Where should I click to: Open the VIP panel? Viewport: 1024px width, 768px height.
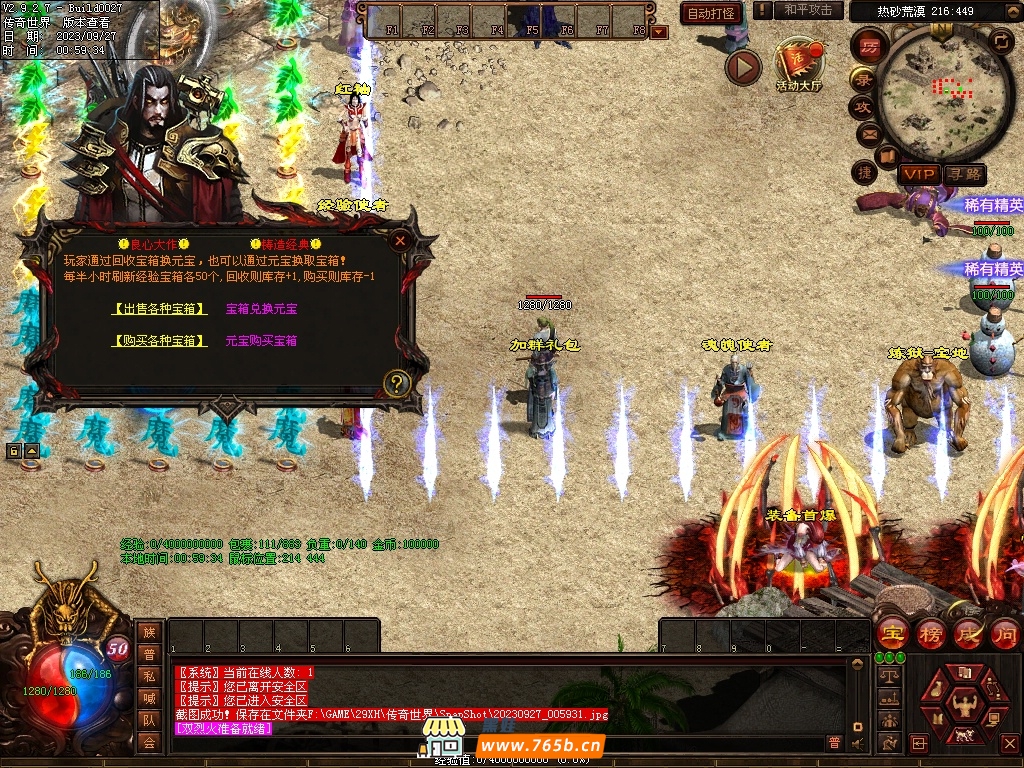(x=918, y=174)
